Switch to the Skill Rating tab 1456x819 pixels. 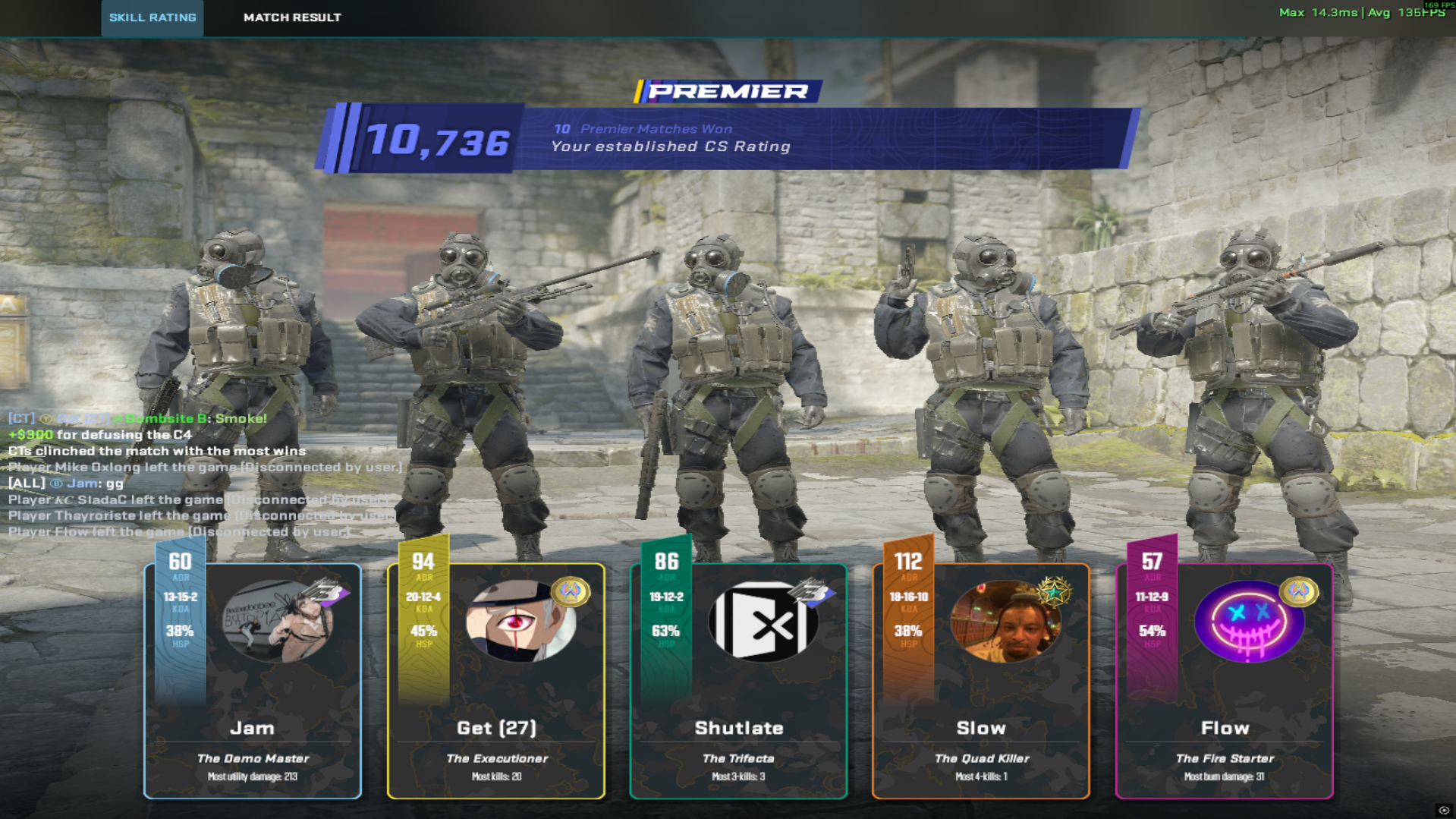[153, 17]
